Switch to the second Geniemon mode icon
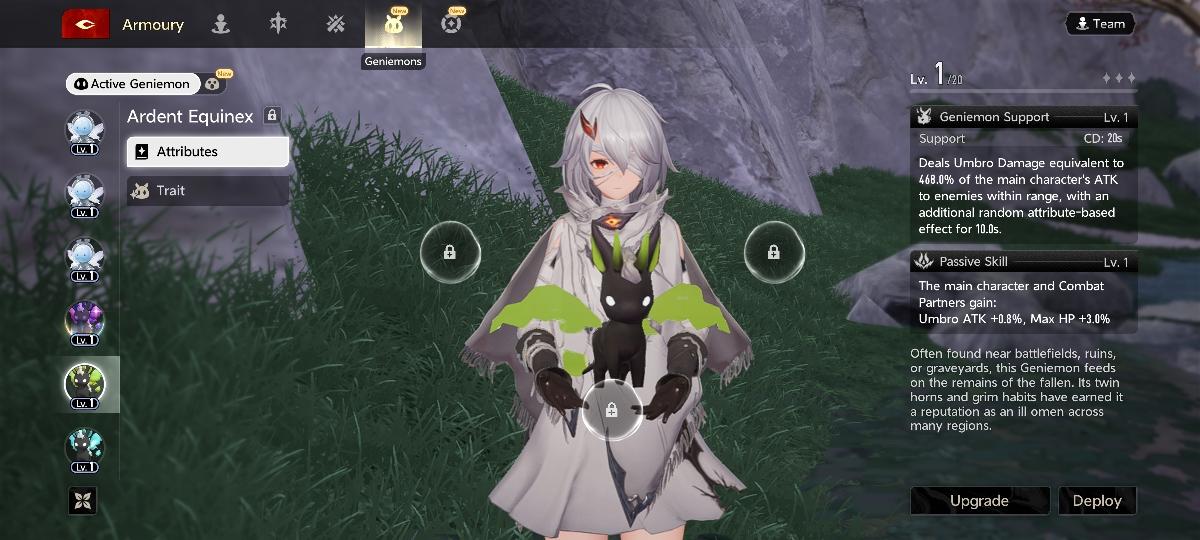Image resolution: width=1200 pixels, height=540 pixels. click(x=214, y=84)
